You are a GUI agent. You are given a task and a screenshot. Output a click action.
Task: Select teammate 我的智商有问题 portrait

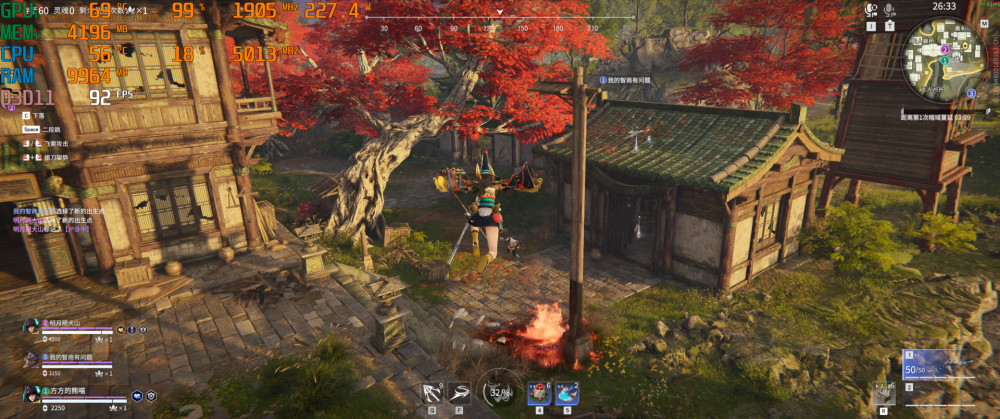pyautogui.click(x=32, y=357)
